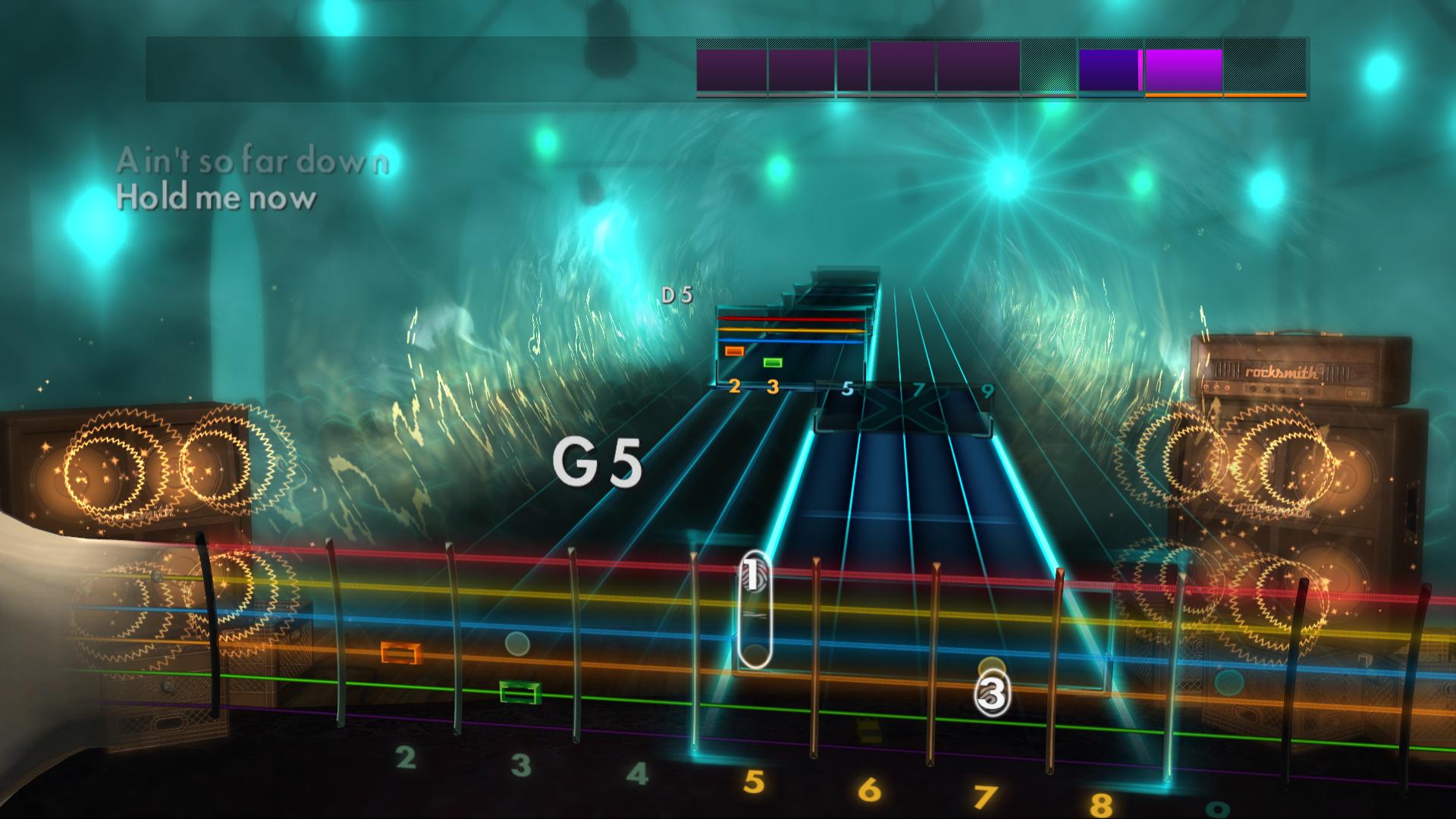Expand the D5 chord label
Viewport: 1456px width, 819px height.
tap(676, 296)
